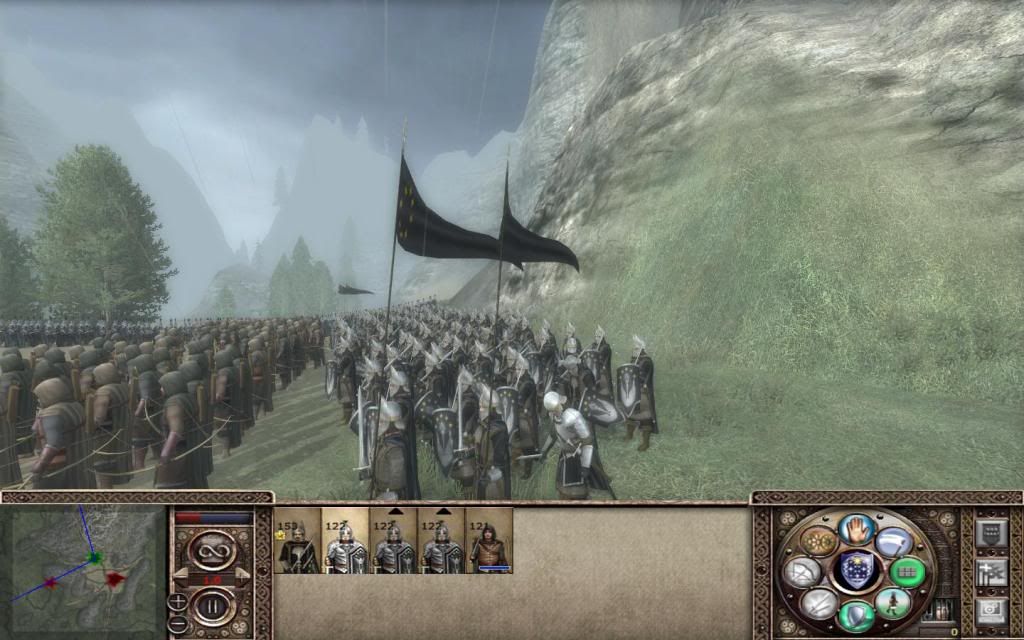
Task: Order a withdraw with the white flag
Action: (x=893, y=542)
